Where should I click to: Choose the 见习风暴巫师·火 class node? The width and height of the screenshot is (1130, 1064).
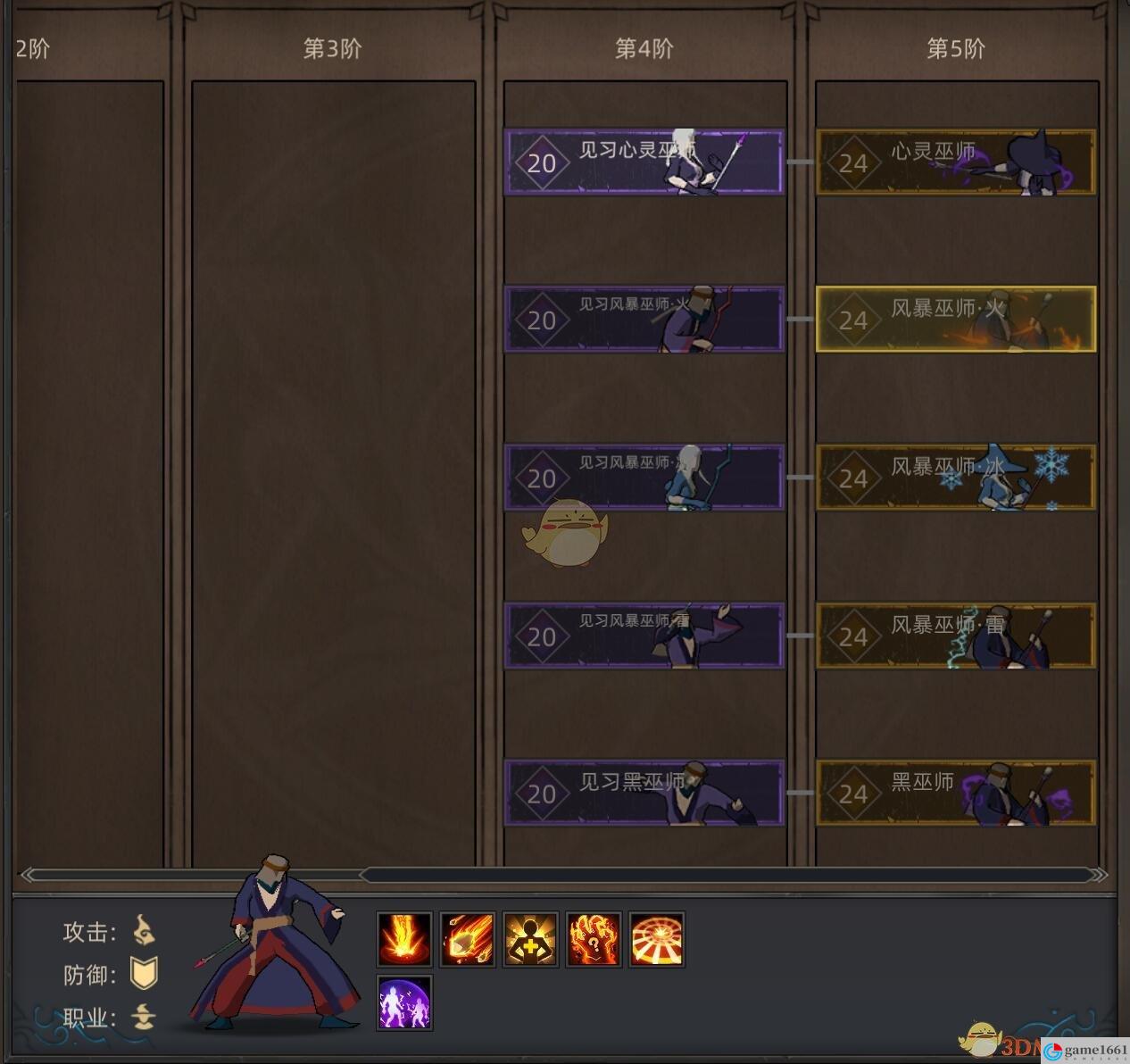(644, 320)
